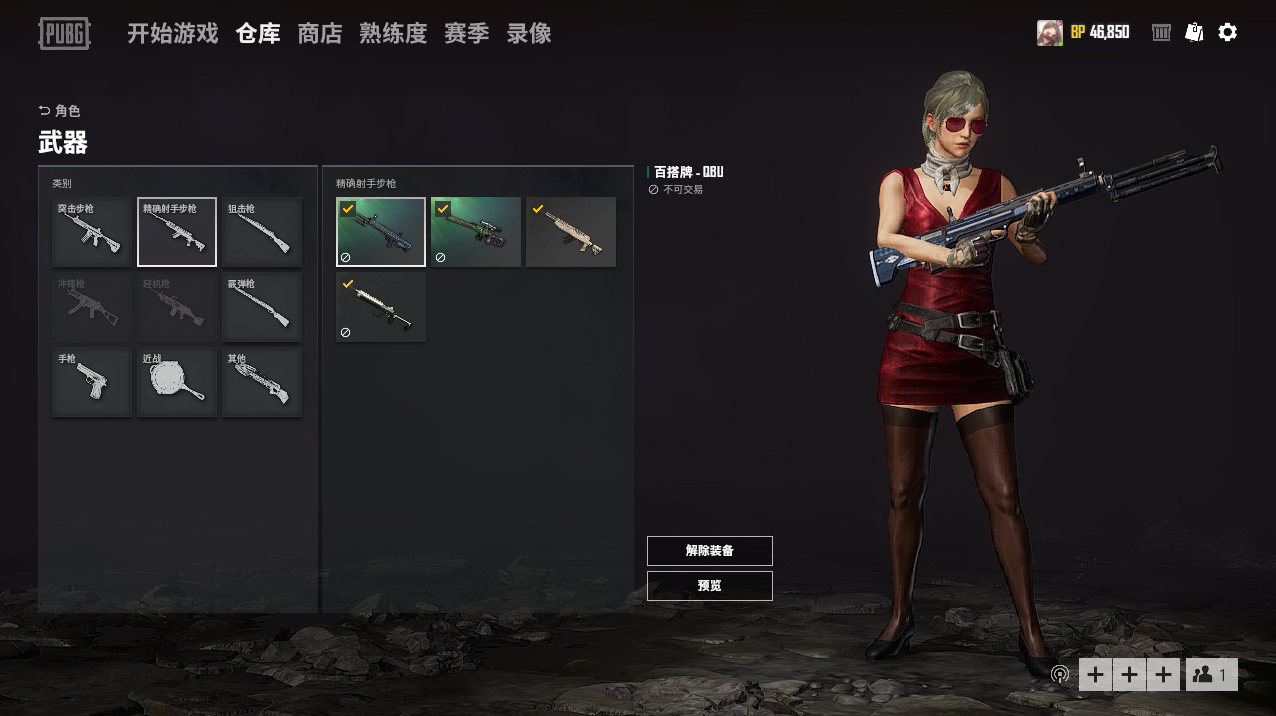The height and width of the screenshot is (716, 1276).
Task: Open the player profile avatar
Action: 1049,32
